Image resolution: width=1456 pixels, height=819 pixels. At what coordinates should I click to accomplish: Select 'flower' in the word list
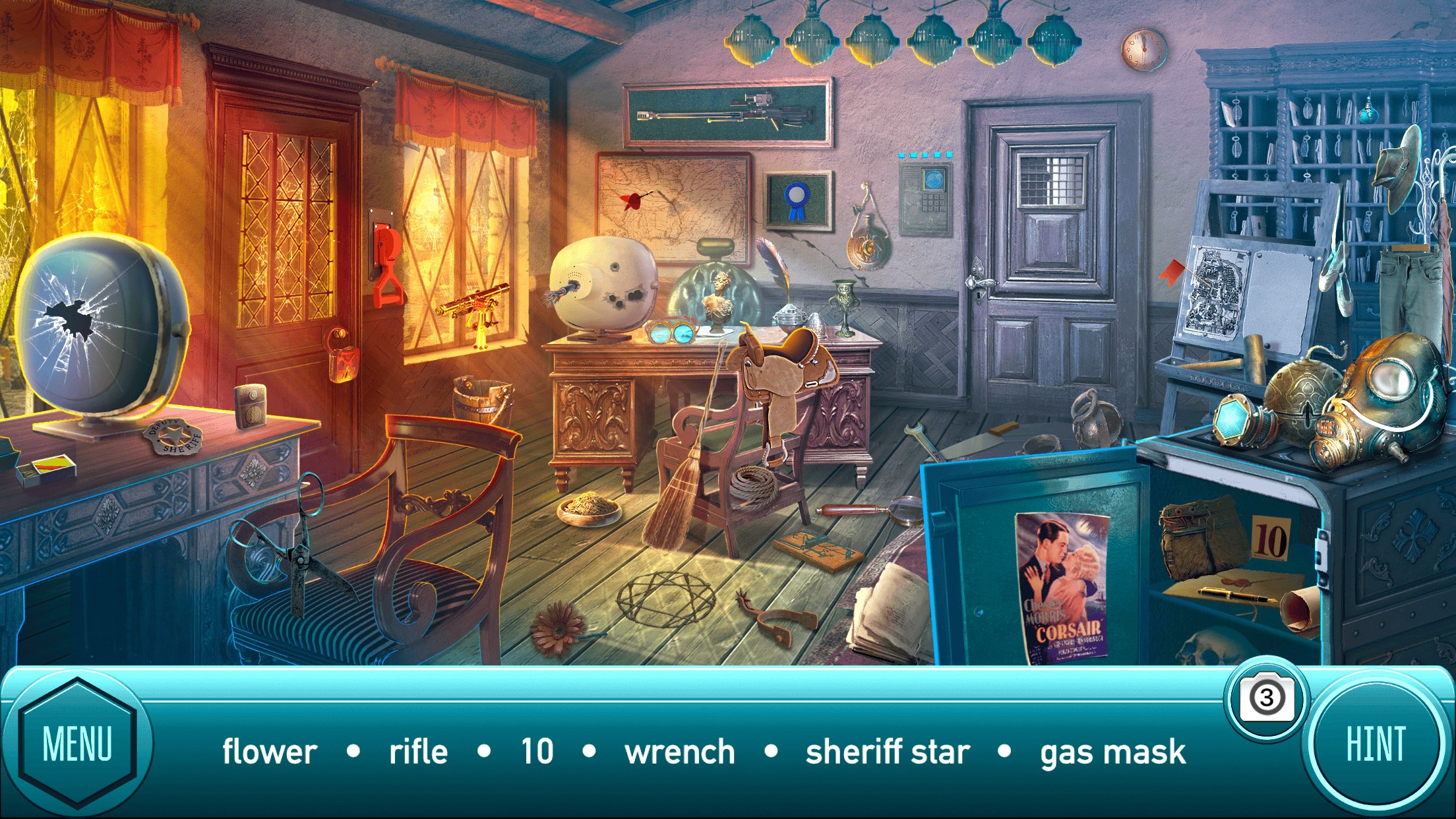270,751
